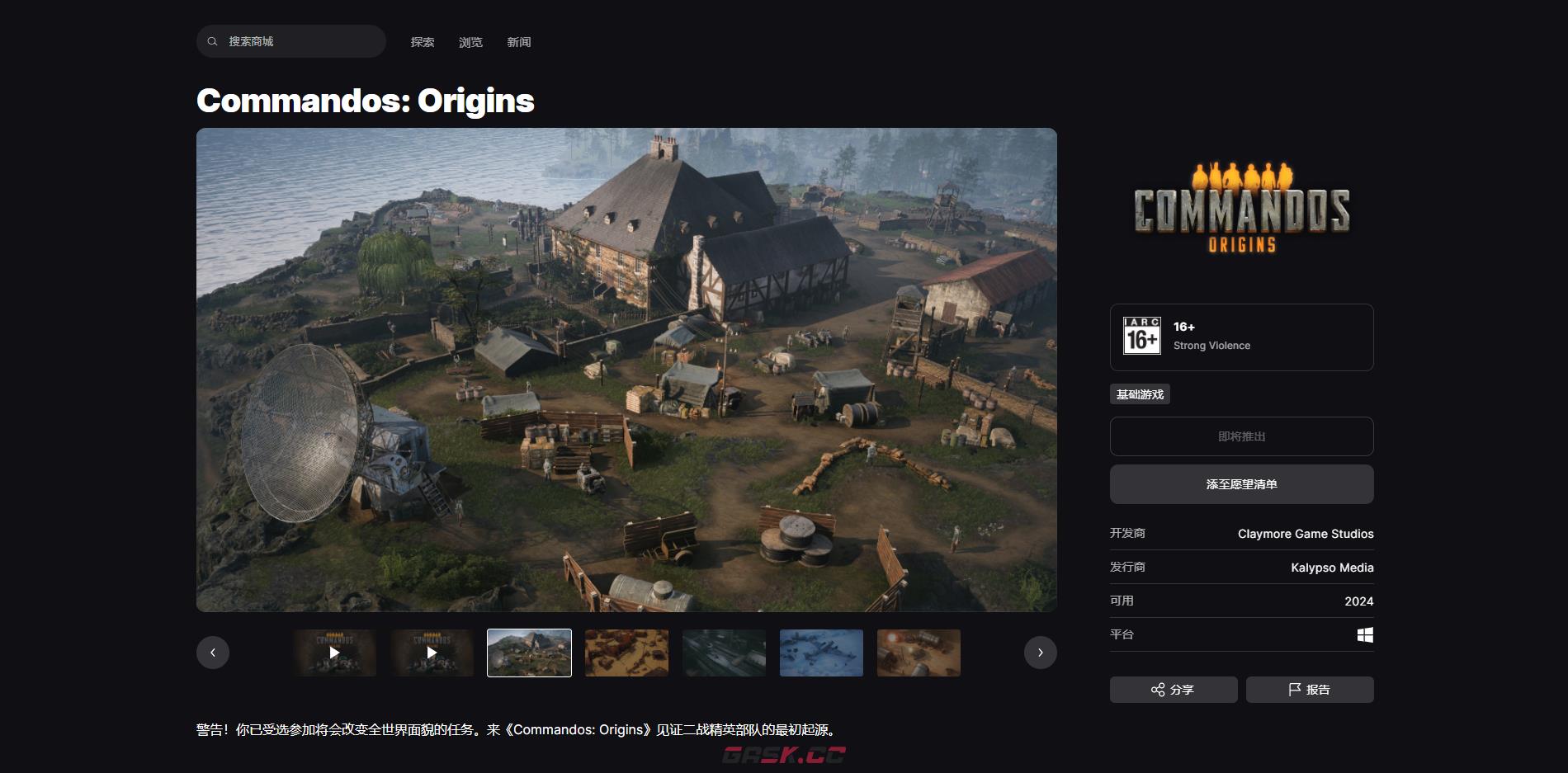Add game via 添至愿望清单 button
This screenshot has width=1568, height=773.
tap(1241, 484)
